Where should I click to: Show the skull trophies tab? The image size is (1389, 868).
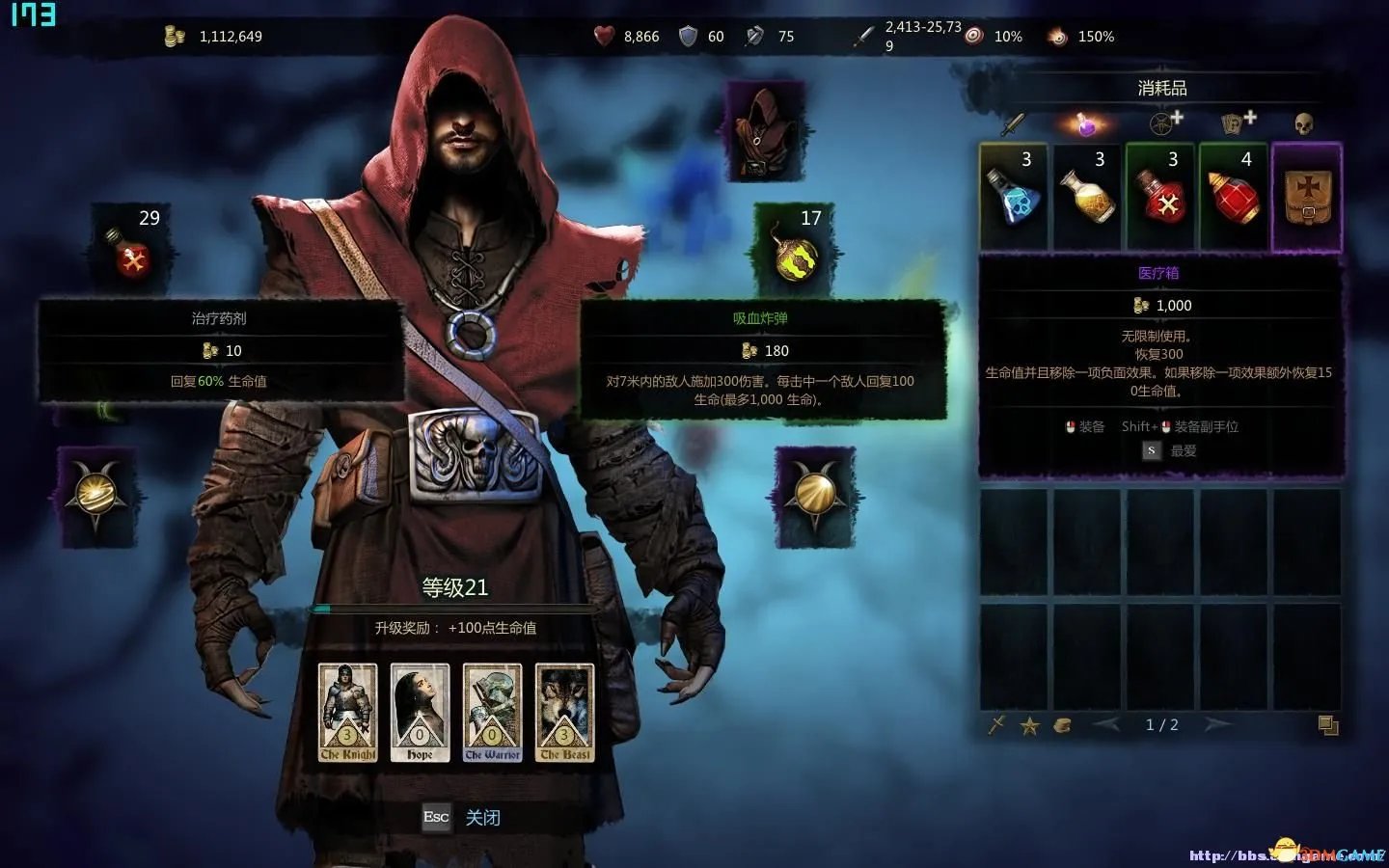click(x=1304, y=123)
